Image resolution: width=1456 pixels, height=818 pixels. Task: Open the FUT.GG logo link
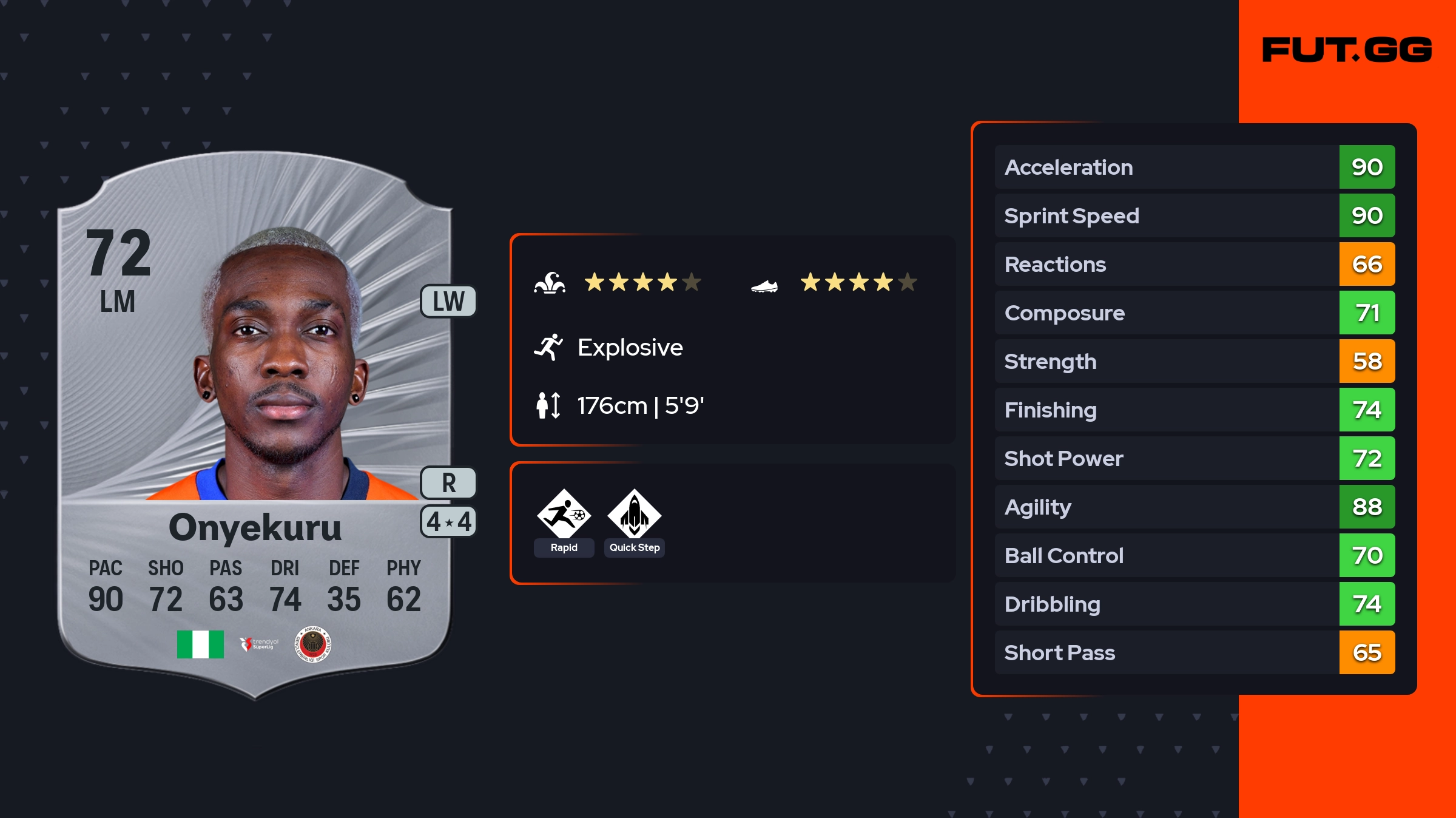point(1347,50)
